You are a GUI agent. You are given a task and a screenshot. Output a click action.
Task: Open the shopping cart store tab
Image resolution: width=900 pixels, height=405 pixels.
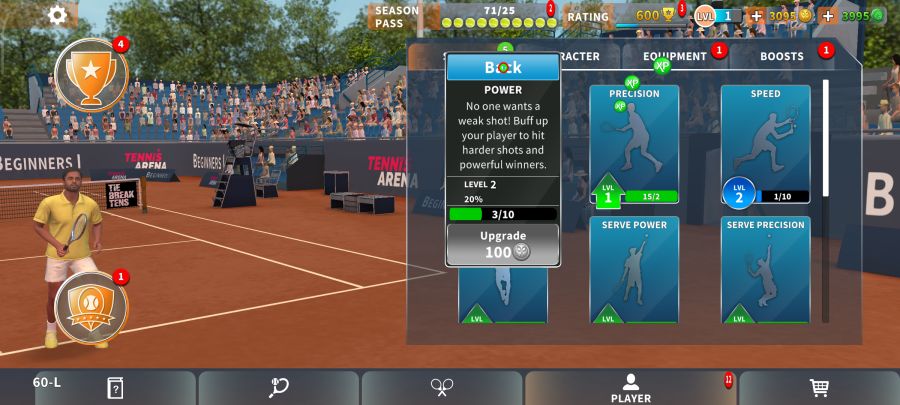[818, 388]
